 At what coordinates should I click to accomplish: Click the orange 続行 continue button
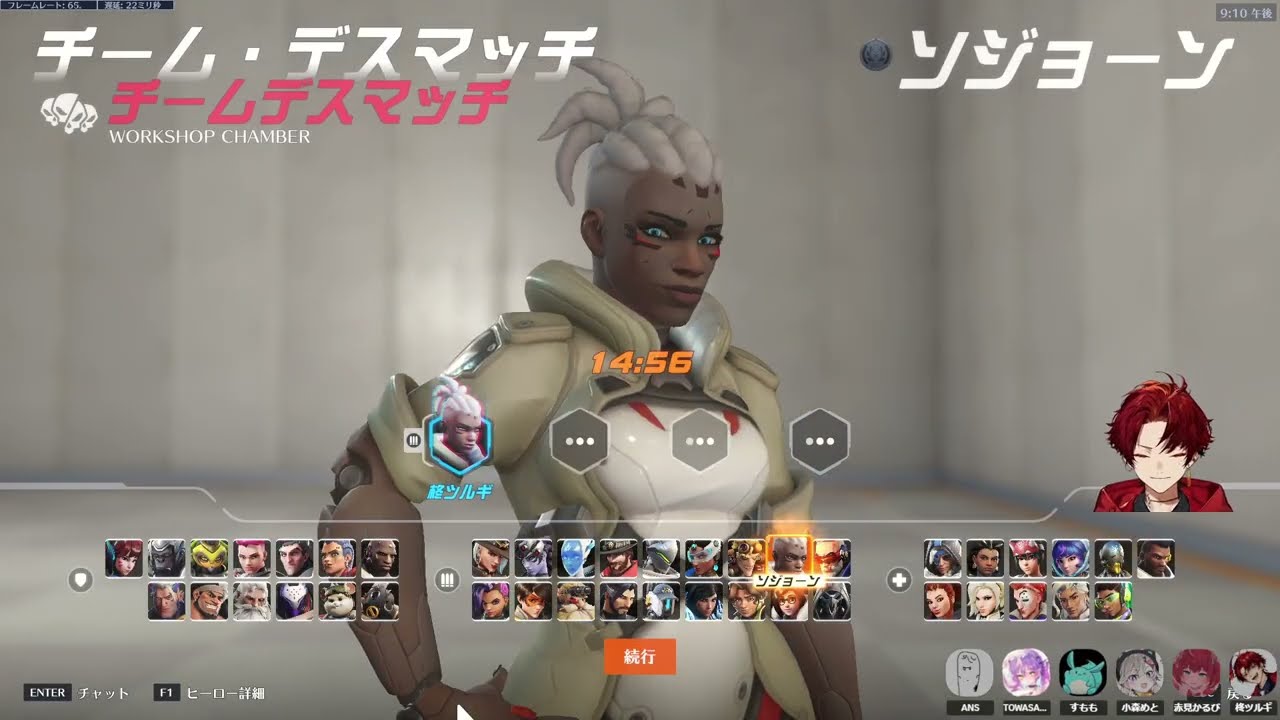(x=640, y=657)
